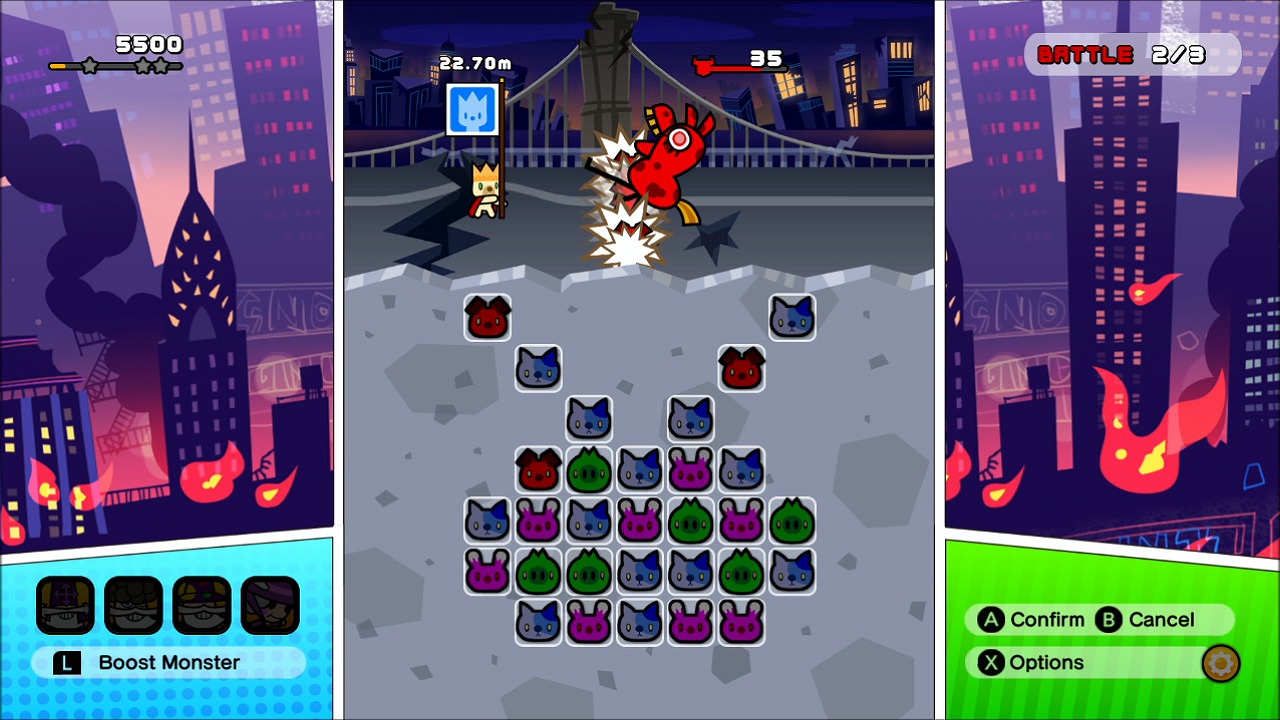
Task: Select the fourth purple-hatted monster portrait
Action: click(269, 605)
